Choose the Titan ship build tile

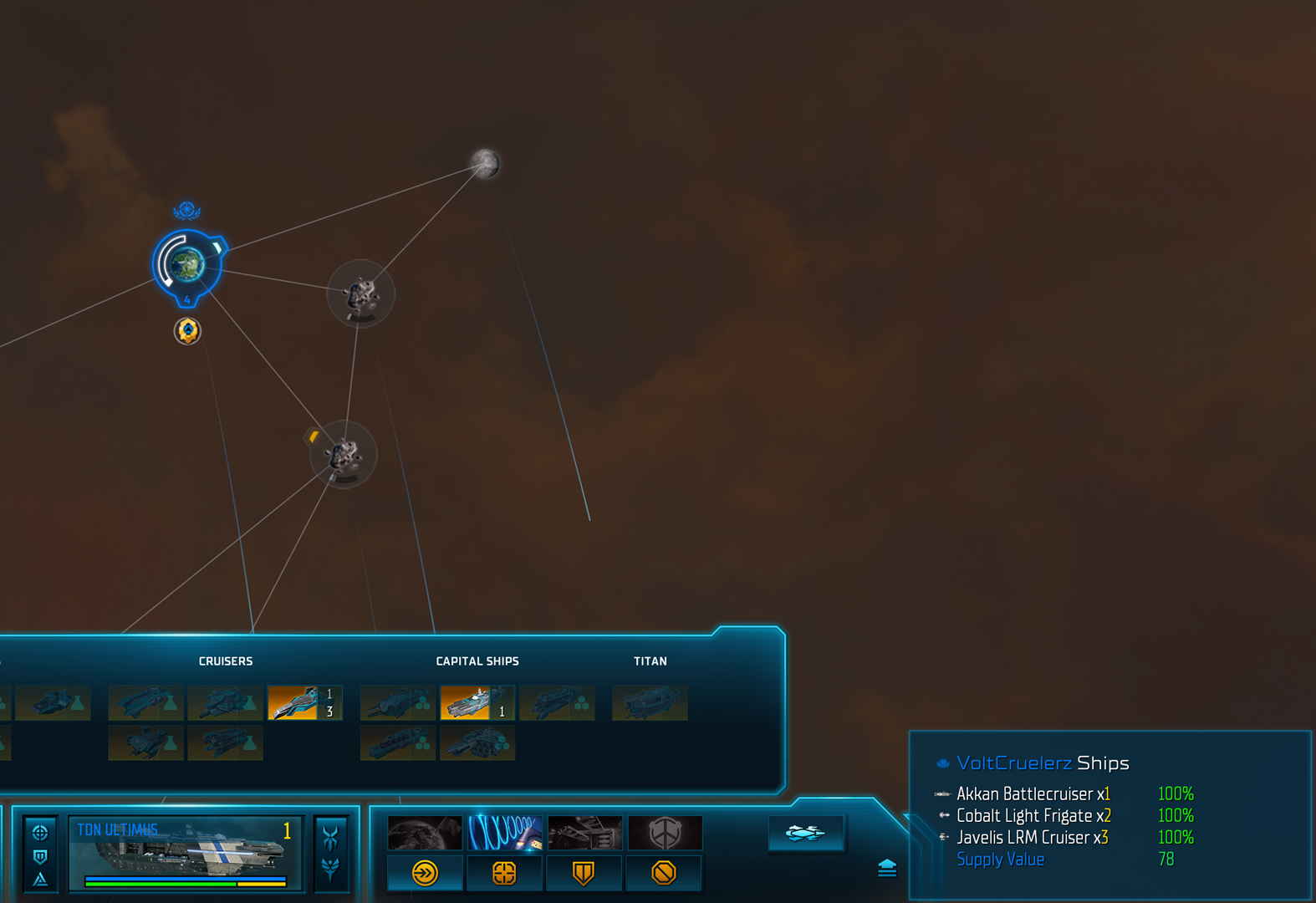(x=650, y=702)
